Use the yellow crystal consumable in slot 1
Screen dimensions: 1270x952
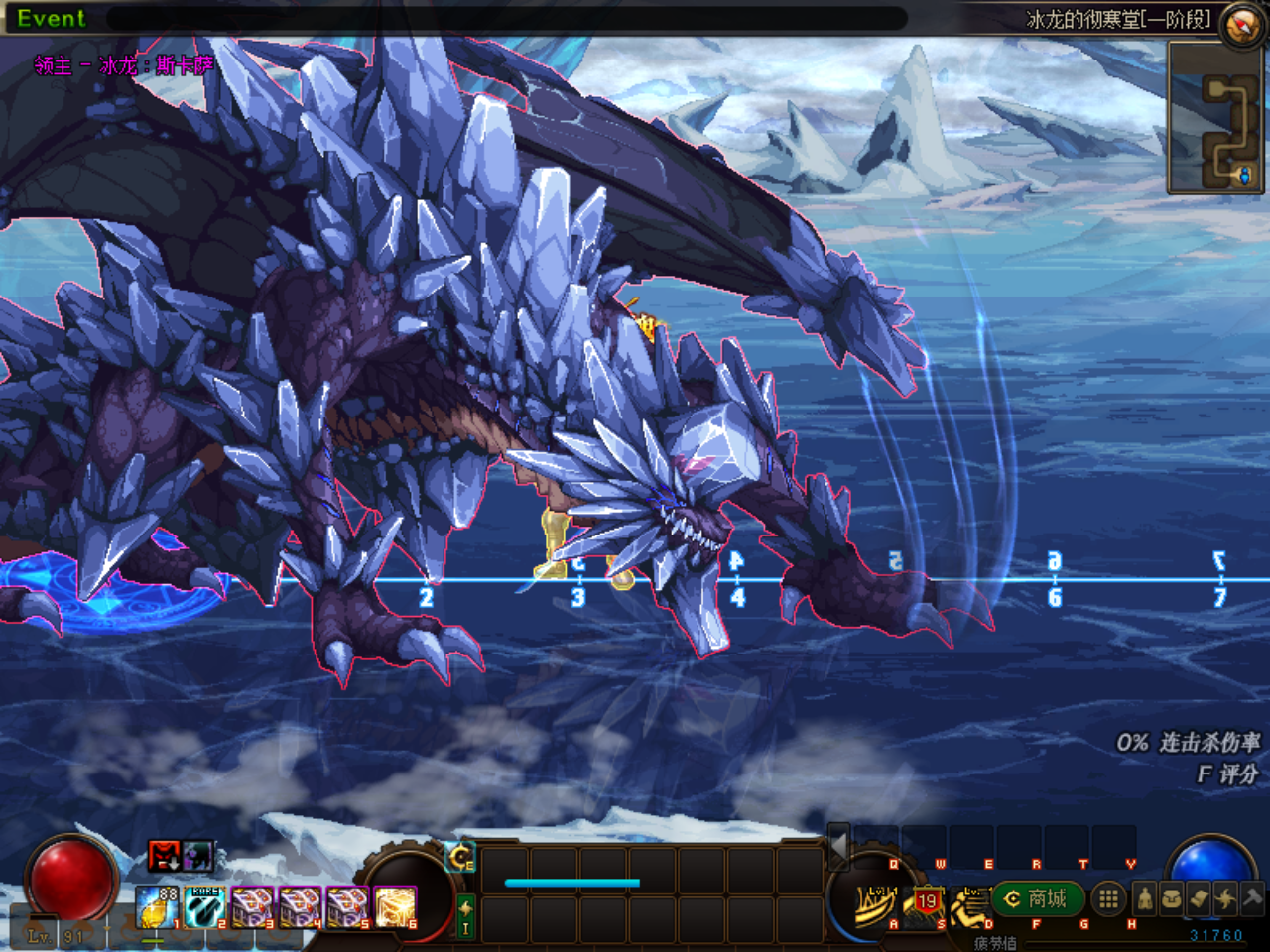coord(156,907)
